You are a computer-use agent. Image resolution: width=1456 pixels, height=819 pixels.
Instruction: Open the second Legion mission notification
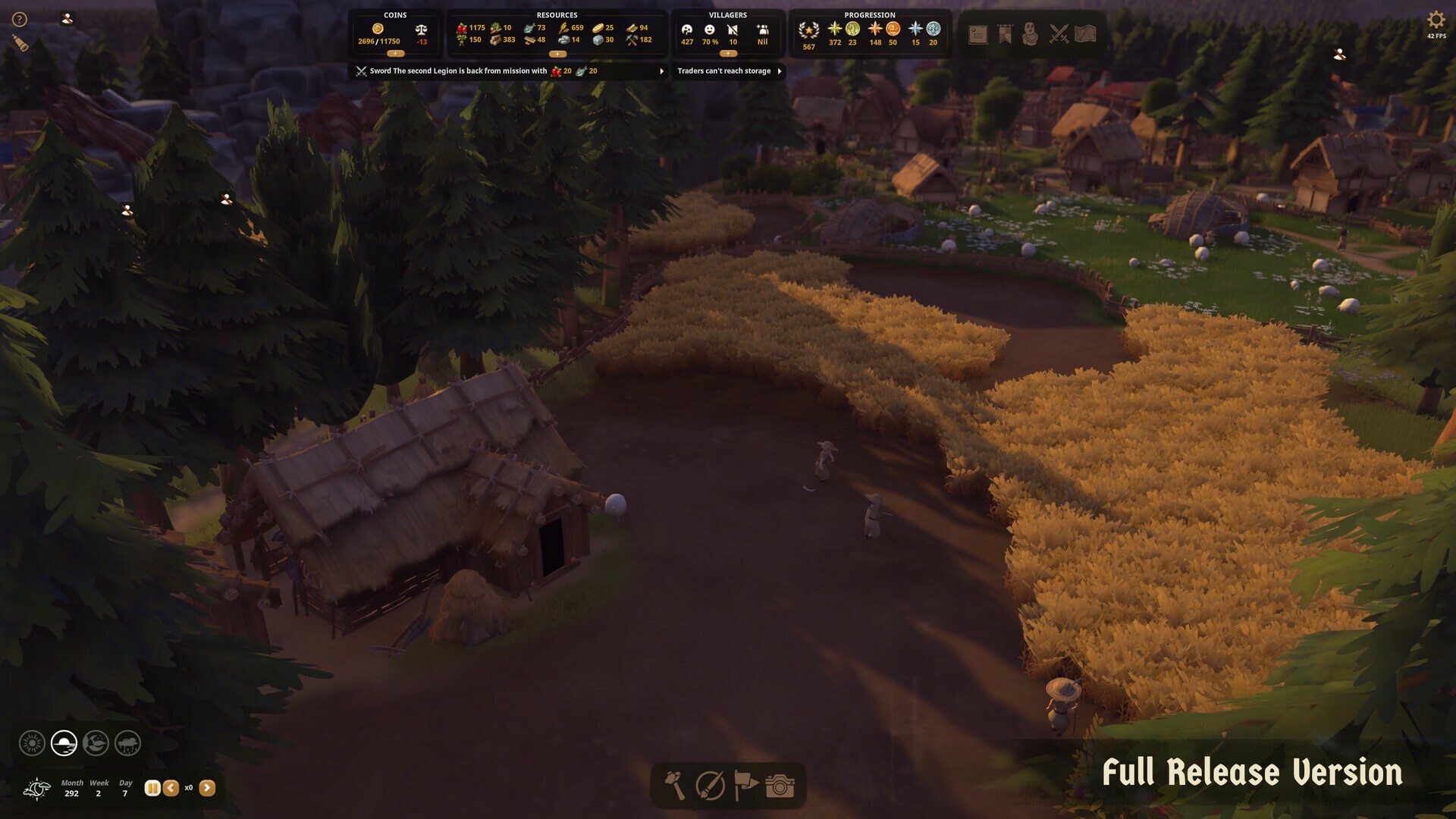(x=660, y=71)
